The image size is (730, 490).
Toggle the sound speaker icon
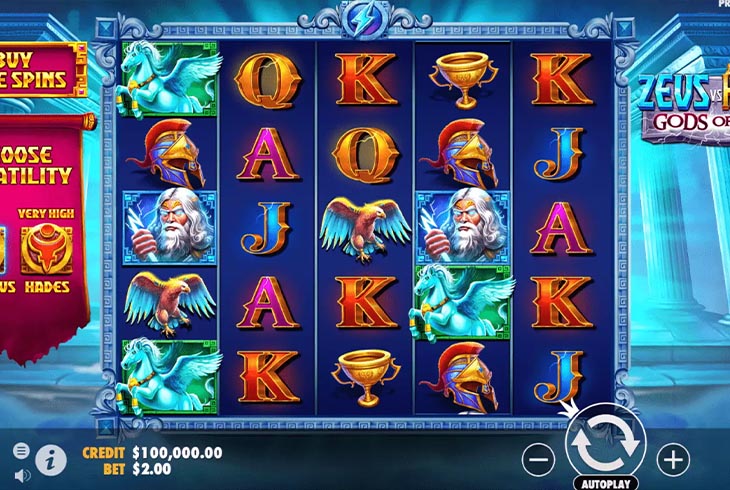[21, 473]
